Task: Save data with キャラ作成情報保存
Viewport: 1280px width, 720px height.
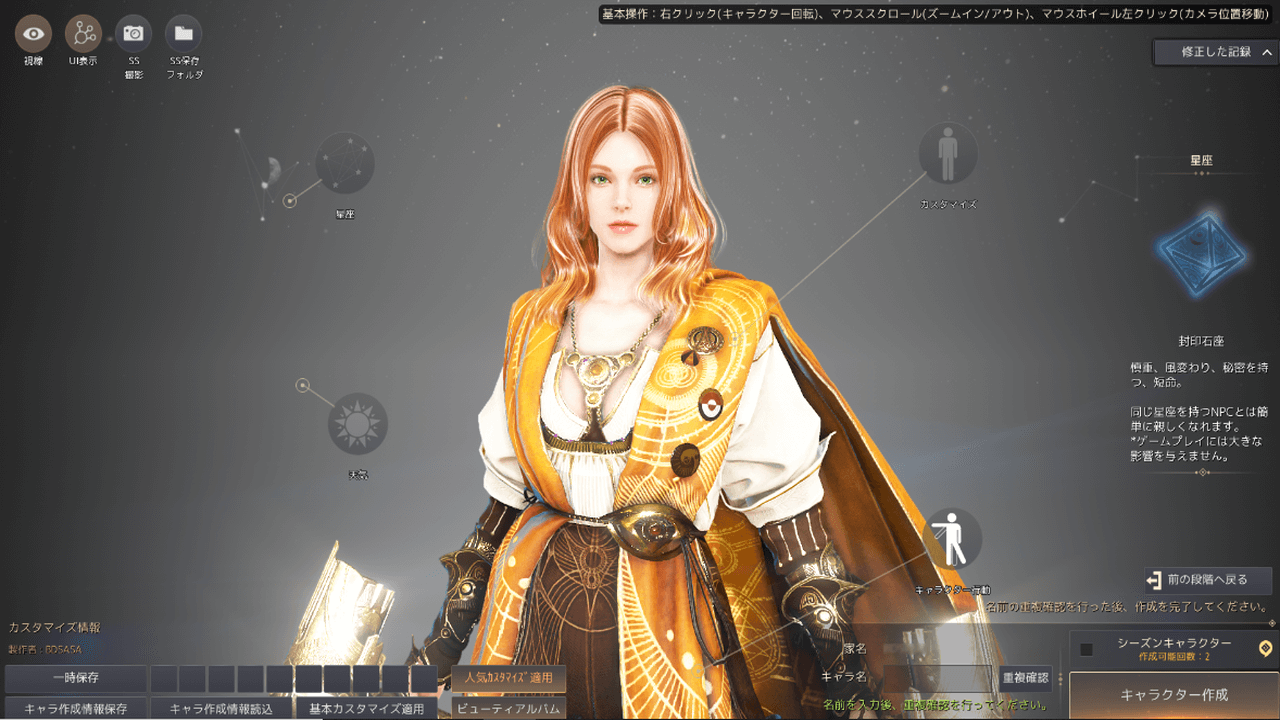Action: click(x=75, y=709)
